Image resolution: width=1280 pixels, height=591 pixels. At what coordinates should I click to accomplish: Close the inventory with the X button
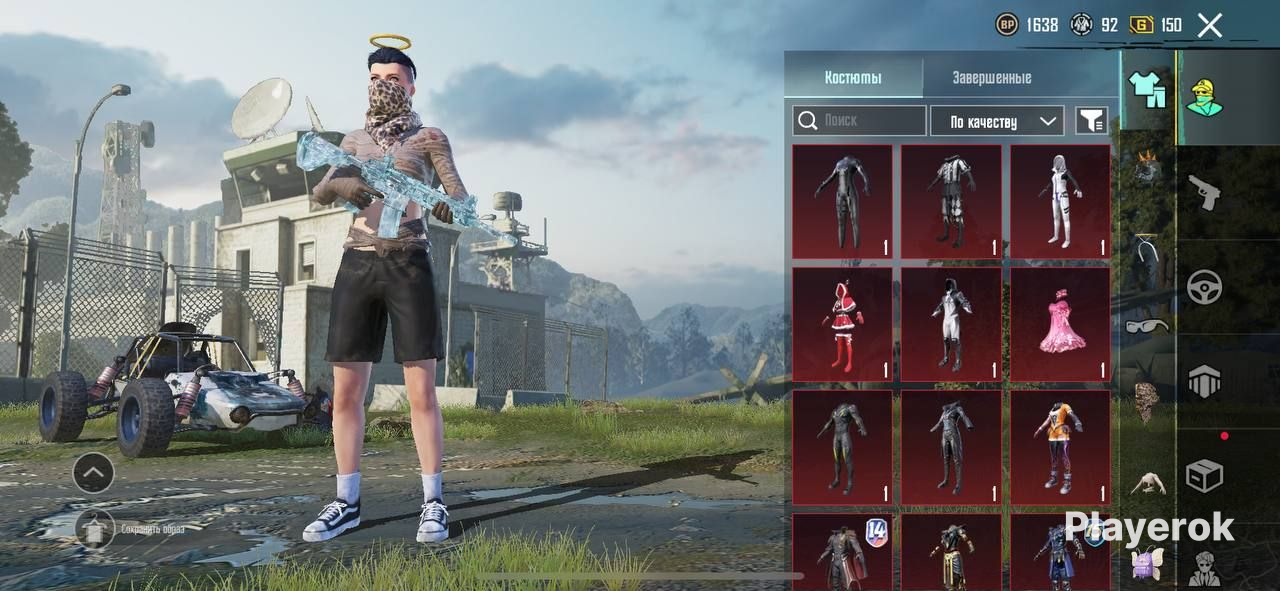(1210, 25)
